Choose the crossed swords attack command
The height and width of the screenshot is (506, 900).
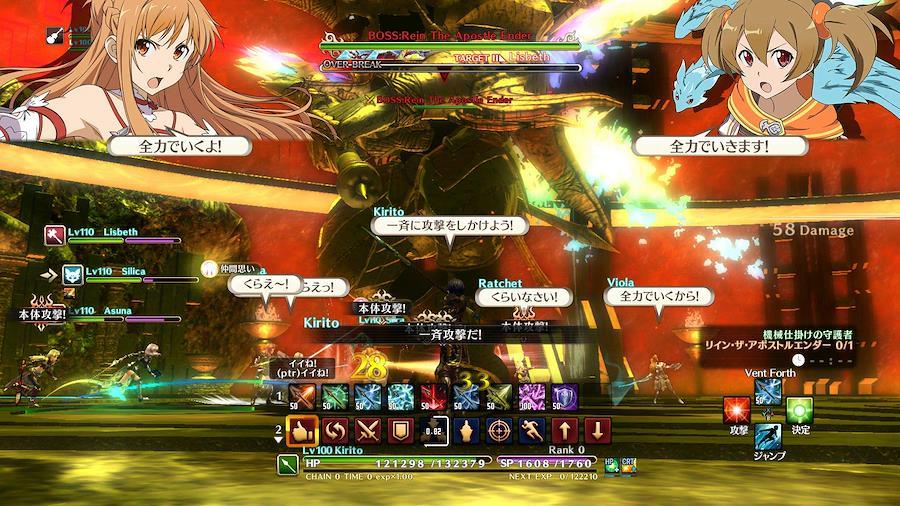pos(368,431)
